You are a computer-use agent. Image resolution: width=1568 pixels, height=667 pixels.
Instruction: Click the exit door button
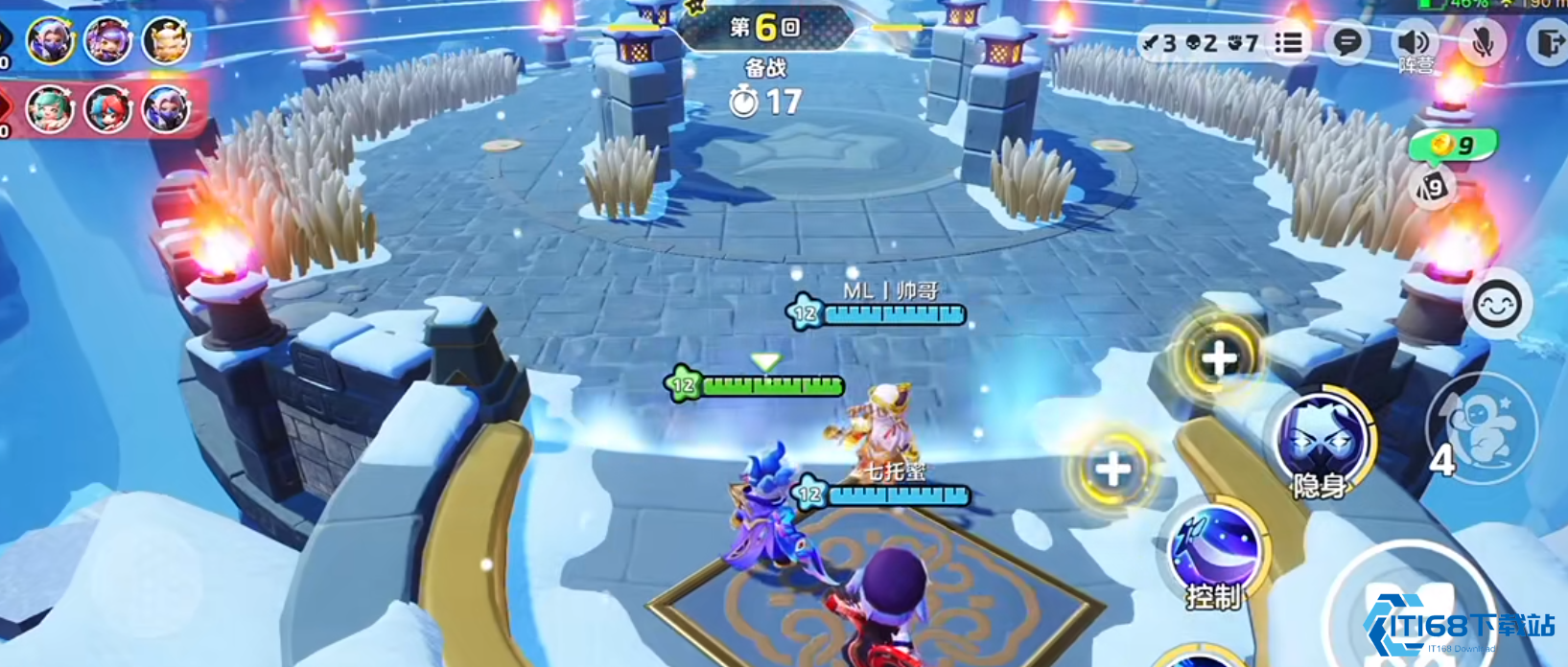pos(1547,43)
